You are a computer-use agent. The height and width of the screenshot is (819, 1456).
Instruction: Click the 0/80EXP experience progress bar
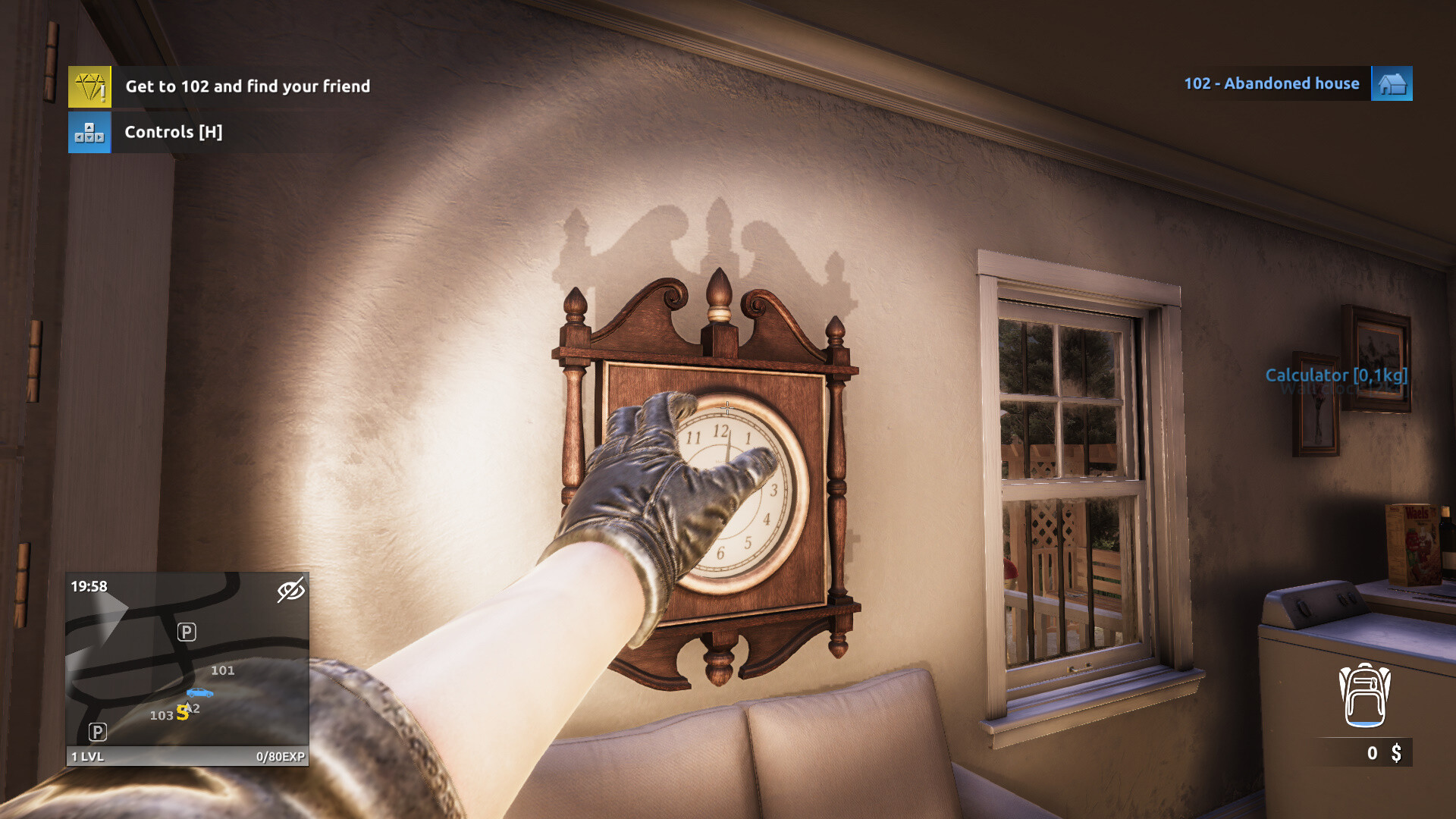tap(280, 756)
